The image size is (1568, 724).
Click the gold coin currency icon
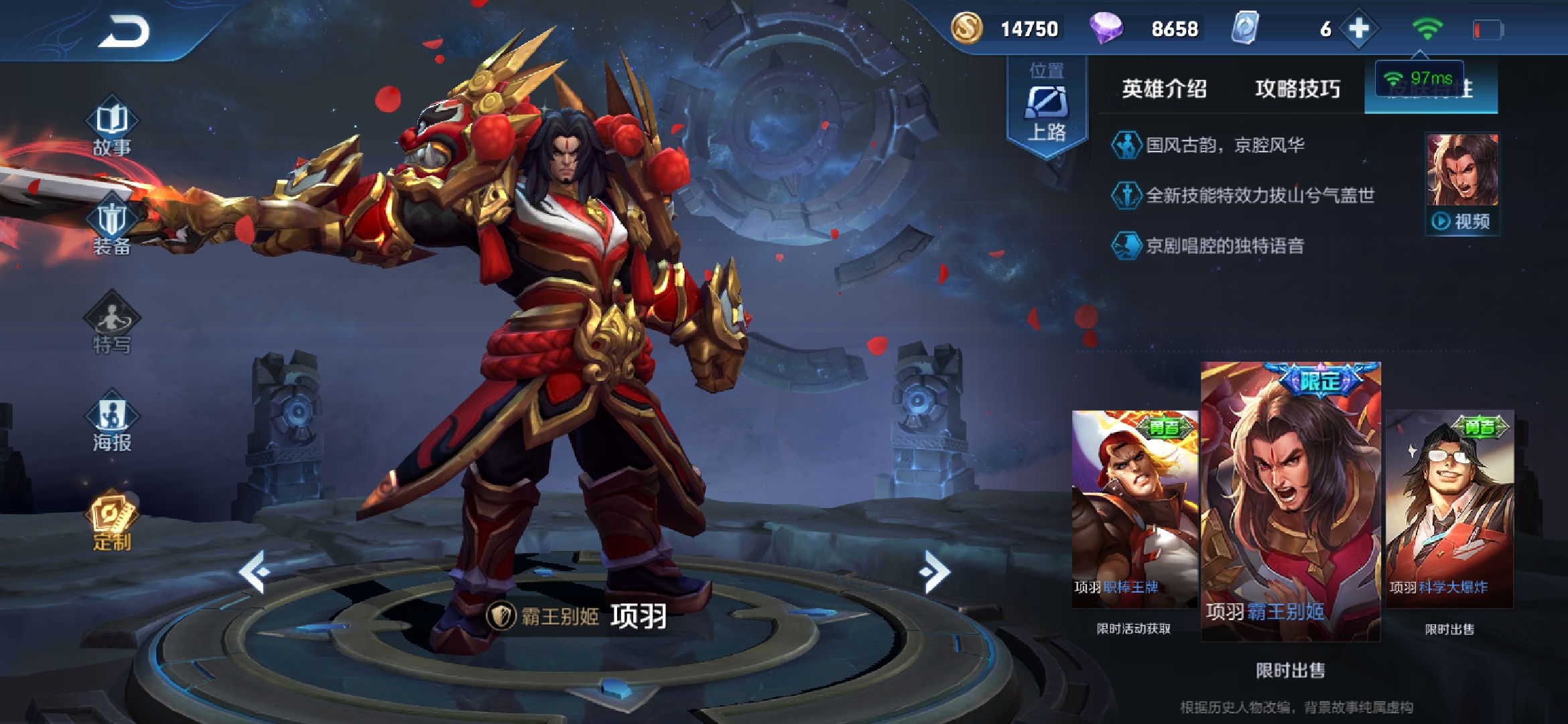[967, 29]
